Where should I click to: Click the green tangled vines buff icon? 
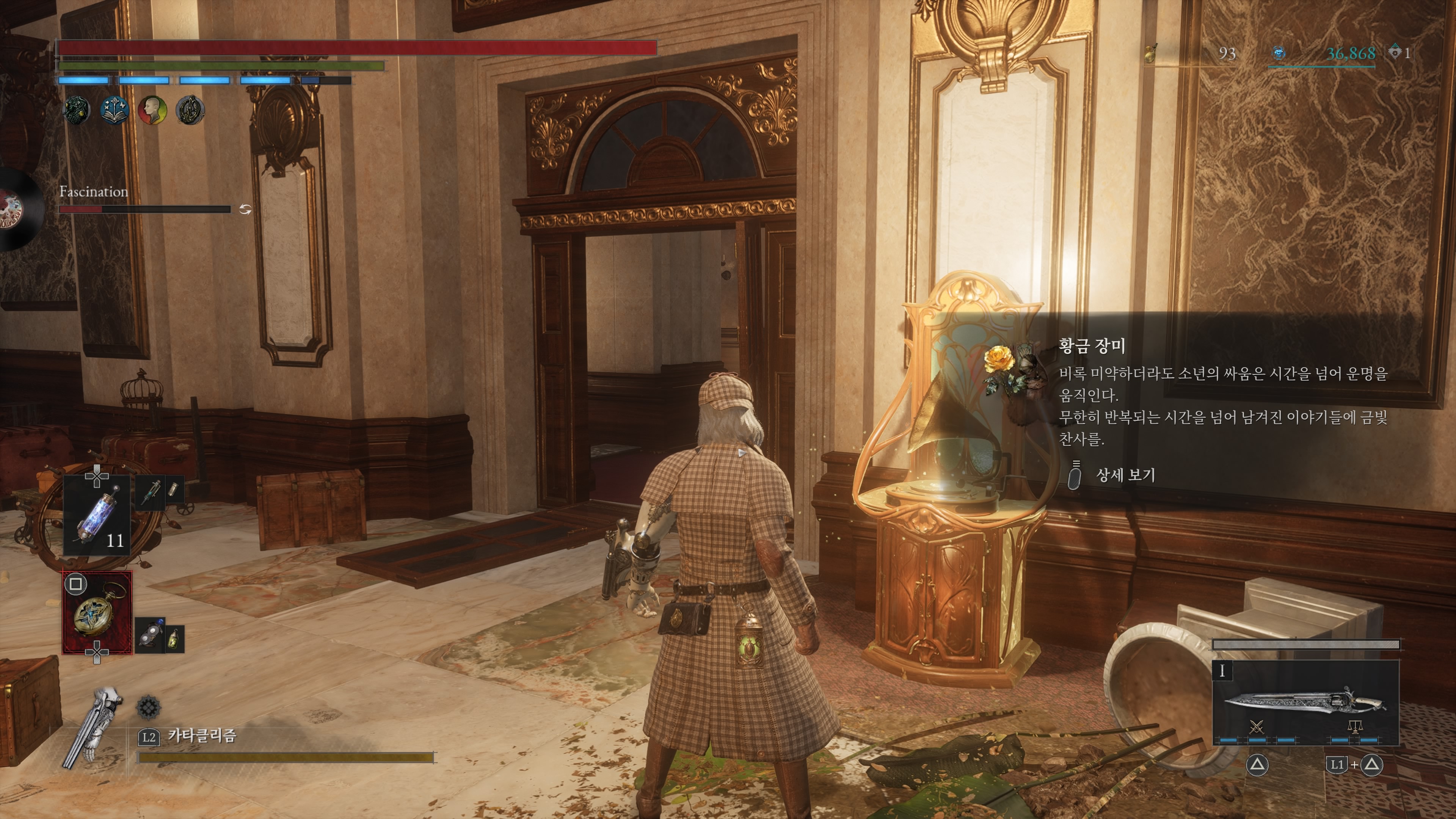pos(76,110)
